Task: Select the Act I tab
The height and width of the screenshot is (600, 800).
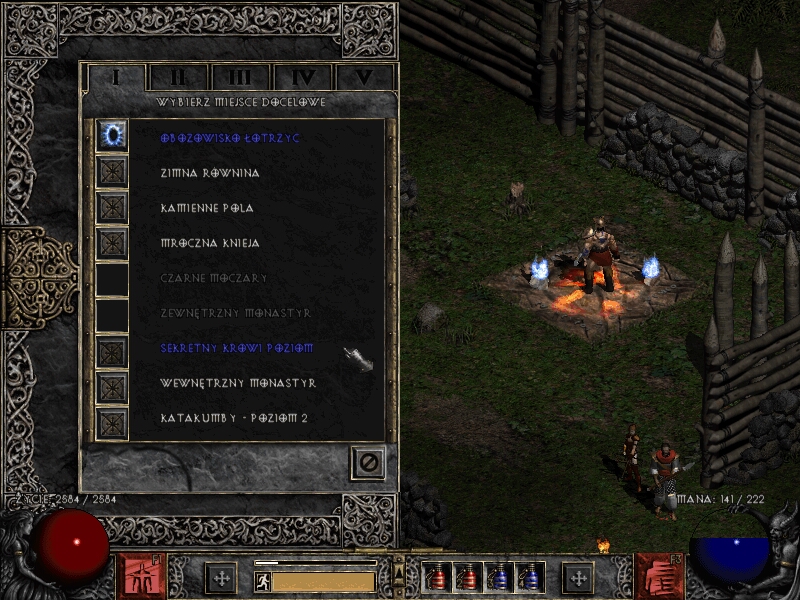Action: tap(115, 77)
